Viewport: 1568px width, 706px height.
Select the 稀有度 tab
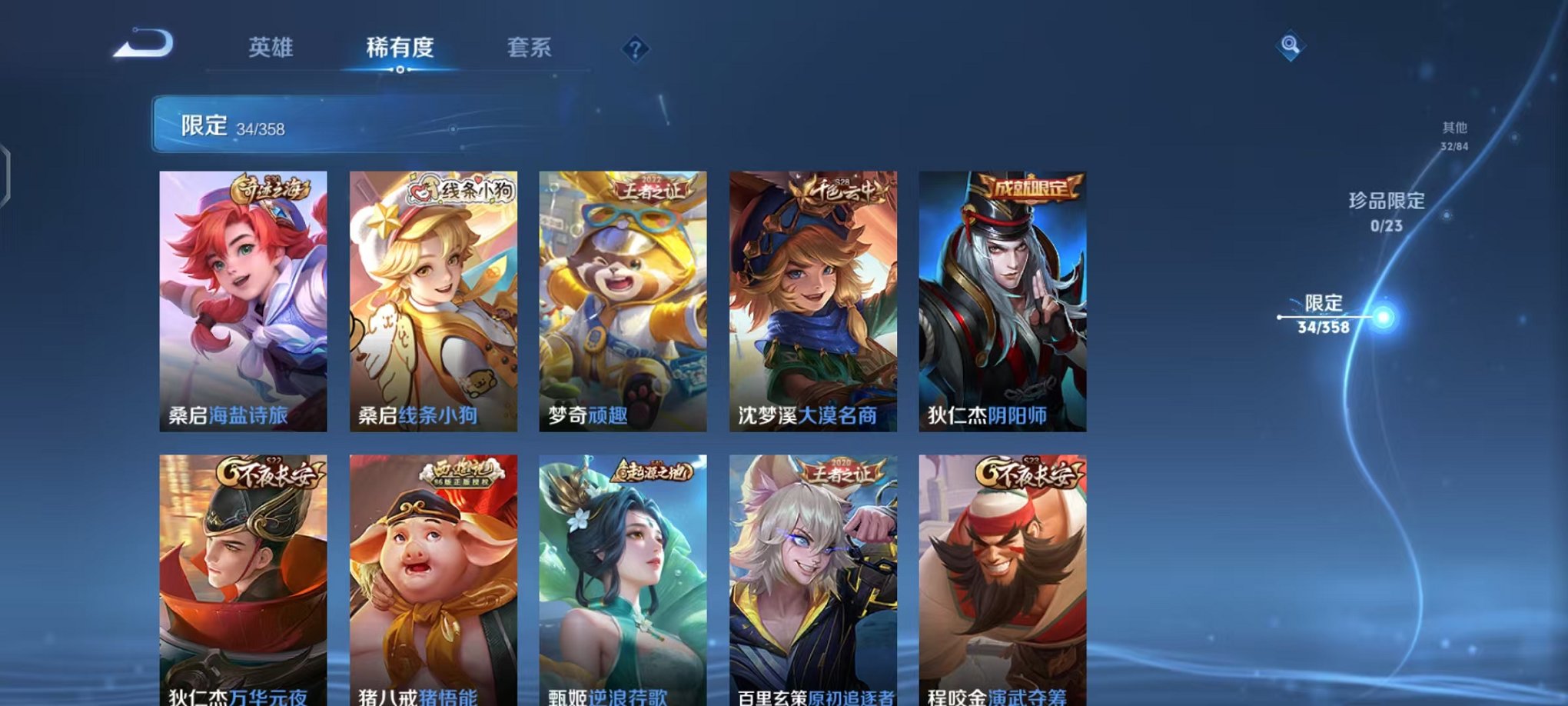click(x=399, y=48)
